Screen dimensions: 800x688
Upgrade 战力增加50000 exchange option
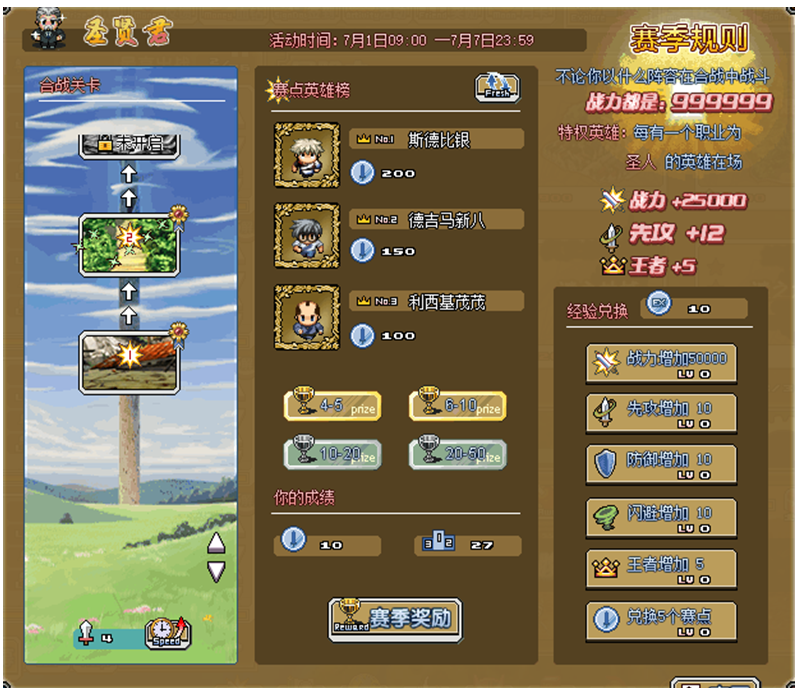(x=661, y=362)
